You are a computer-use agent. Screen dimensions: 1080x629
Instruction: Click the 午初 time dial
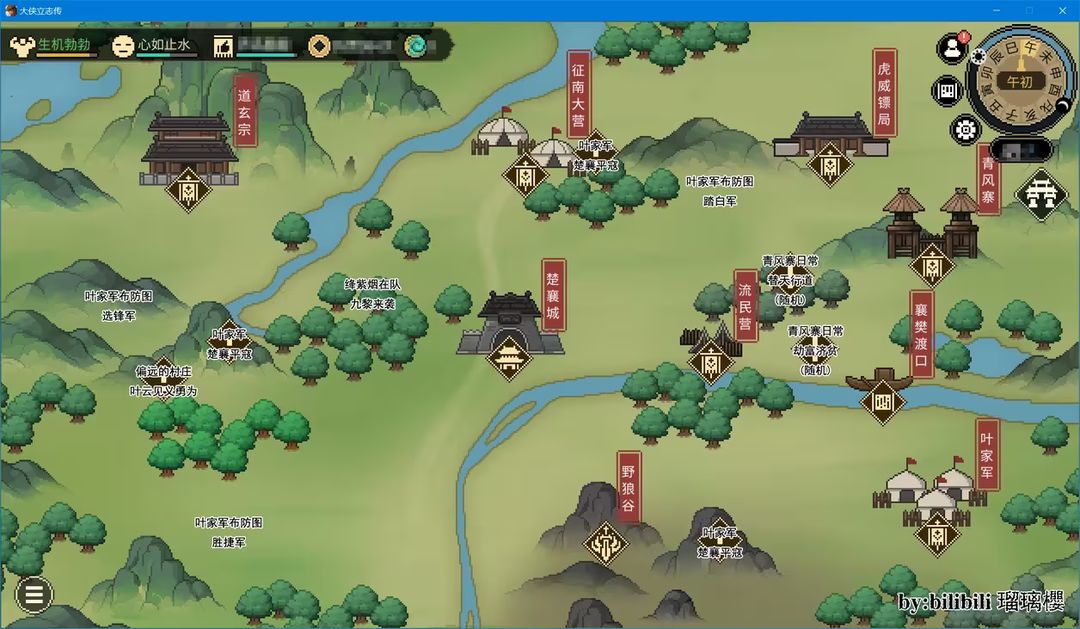pos(1020,82)
